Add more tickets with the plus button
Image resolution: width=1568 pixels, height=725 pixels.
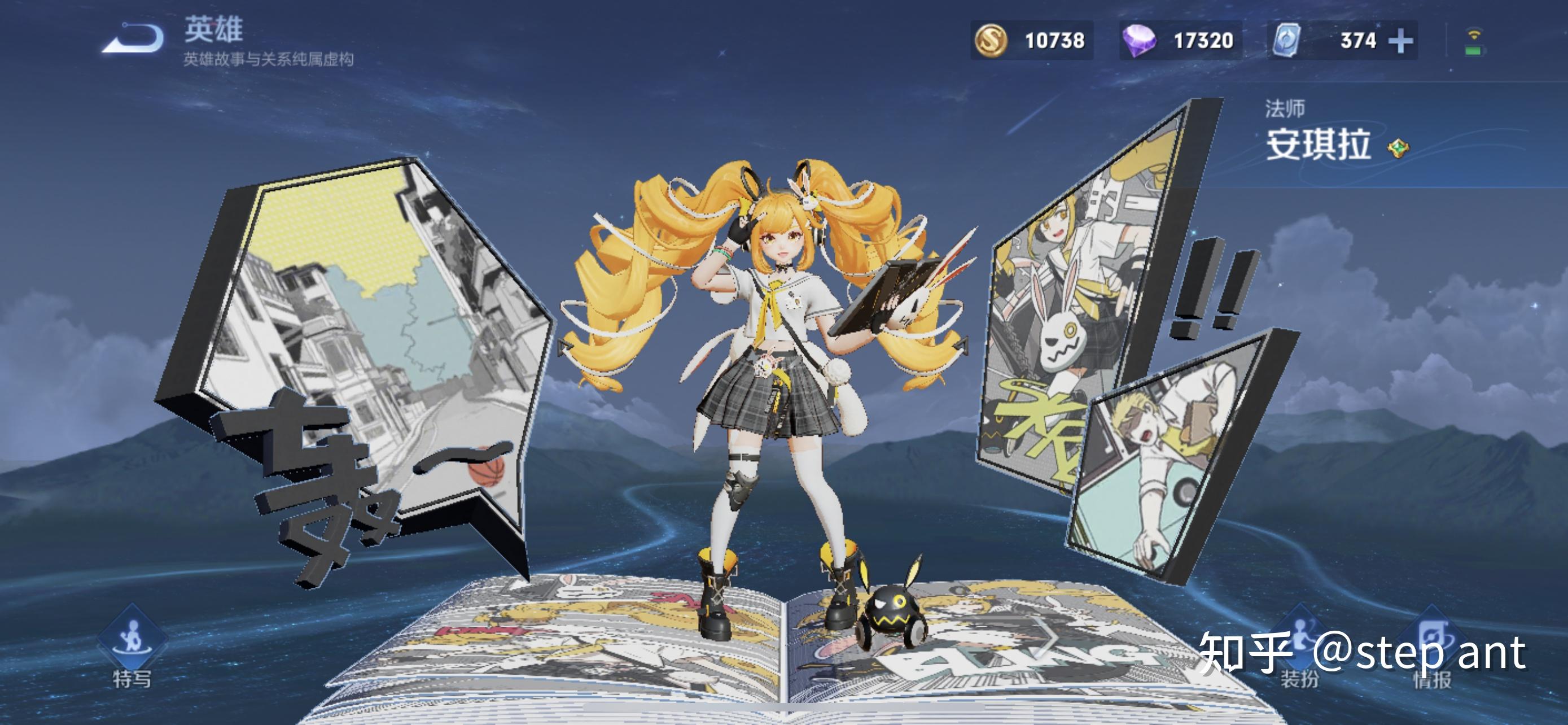1400,41
